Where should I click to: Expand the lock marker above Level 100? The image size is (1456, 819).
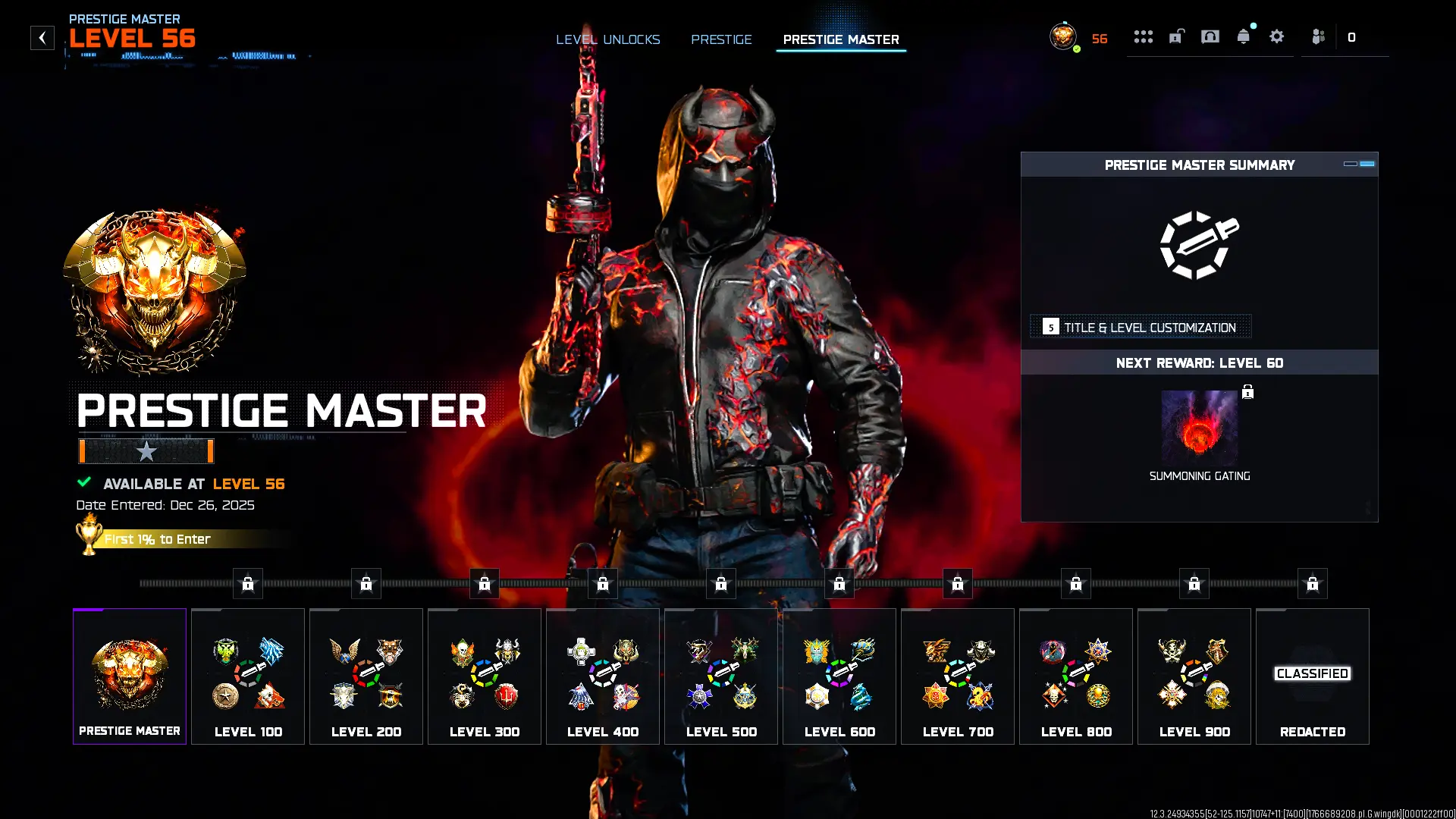247,583
